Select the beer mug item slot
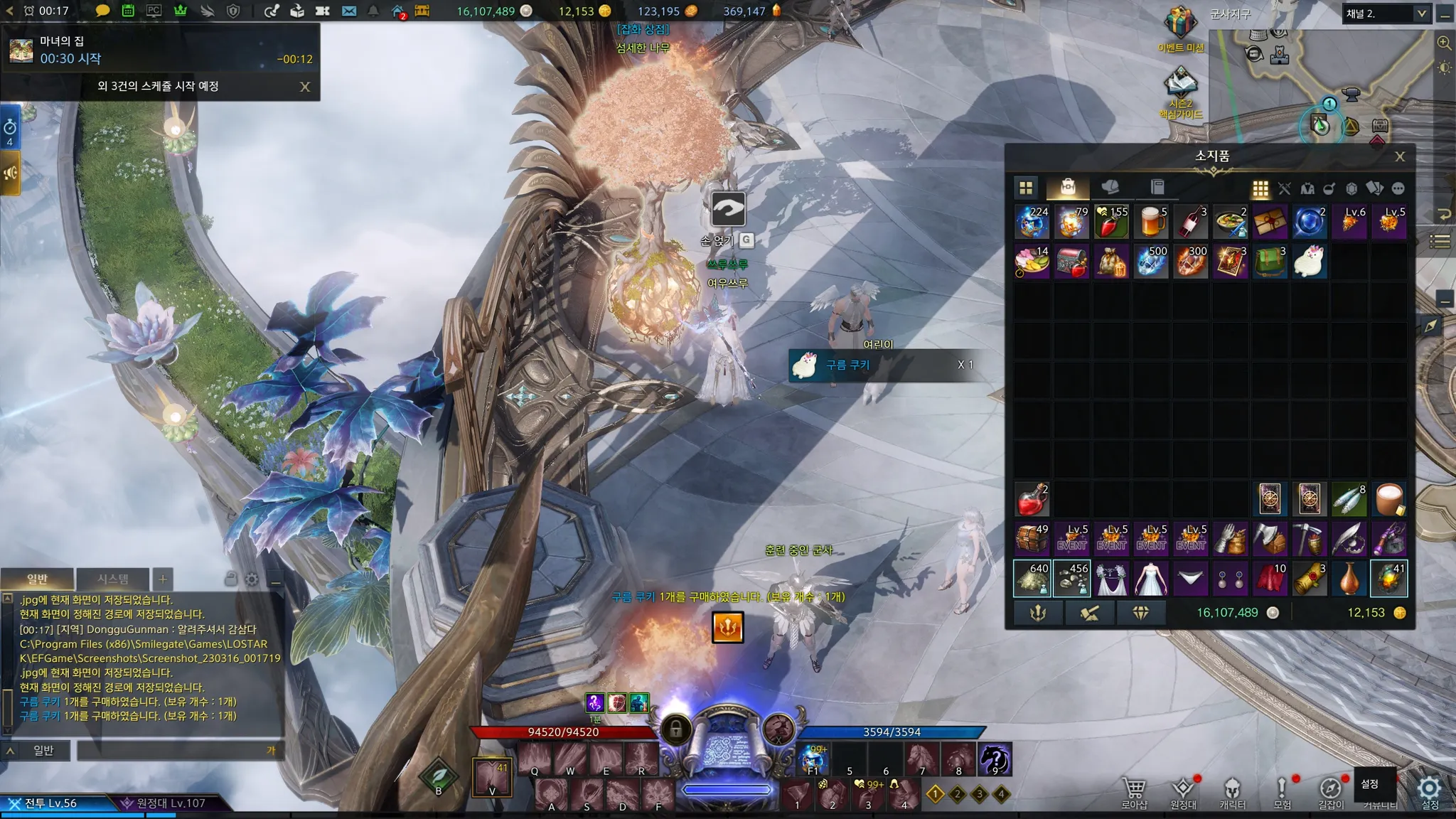The height and width of the screenshot is (819, 1456). 1151,222
